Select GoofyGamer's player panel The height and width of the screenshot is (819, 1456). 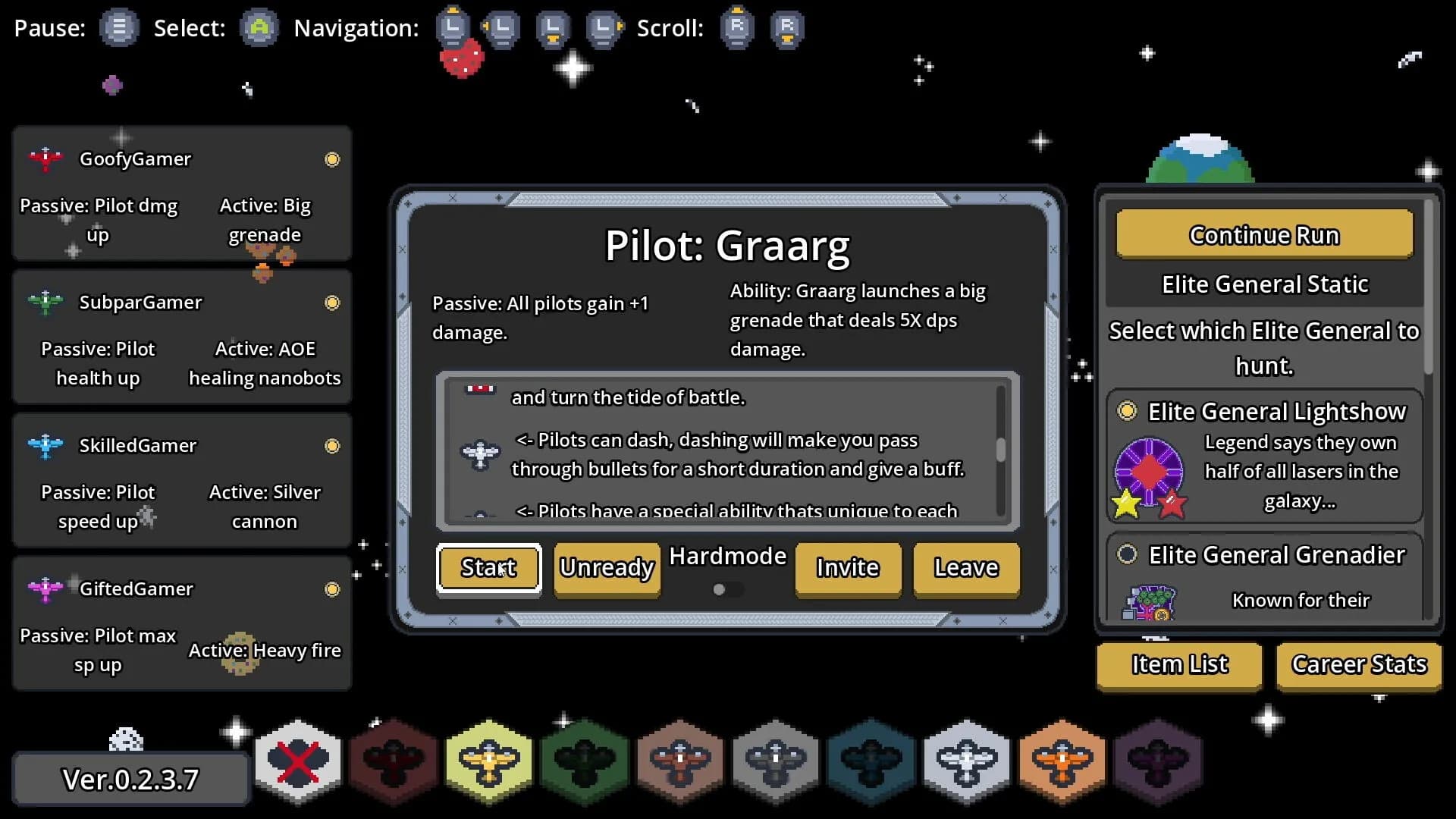[x=182, y=193]
